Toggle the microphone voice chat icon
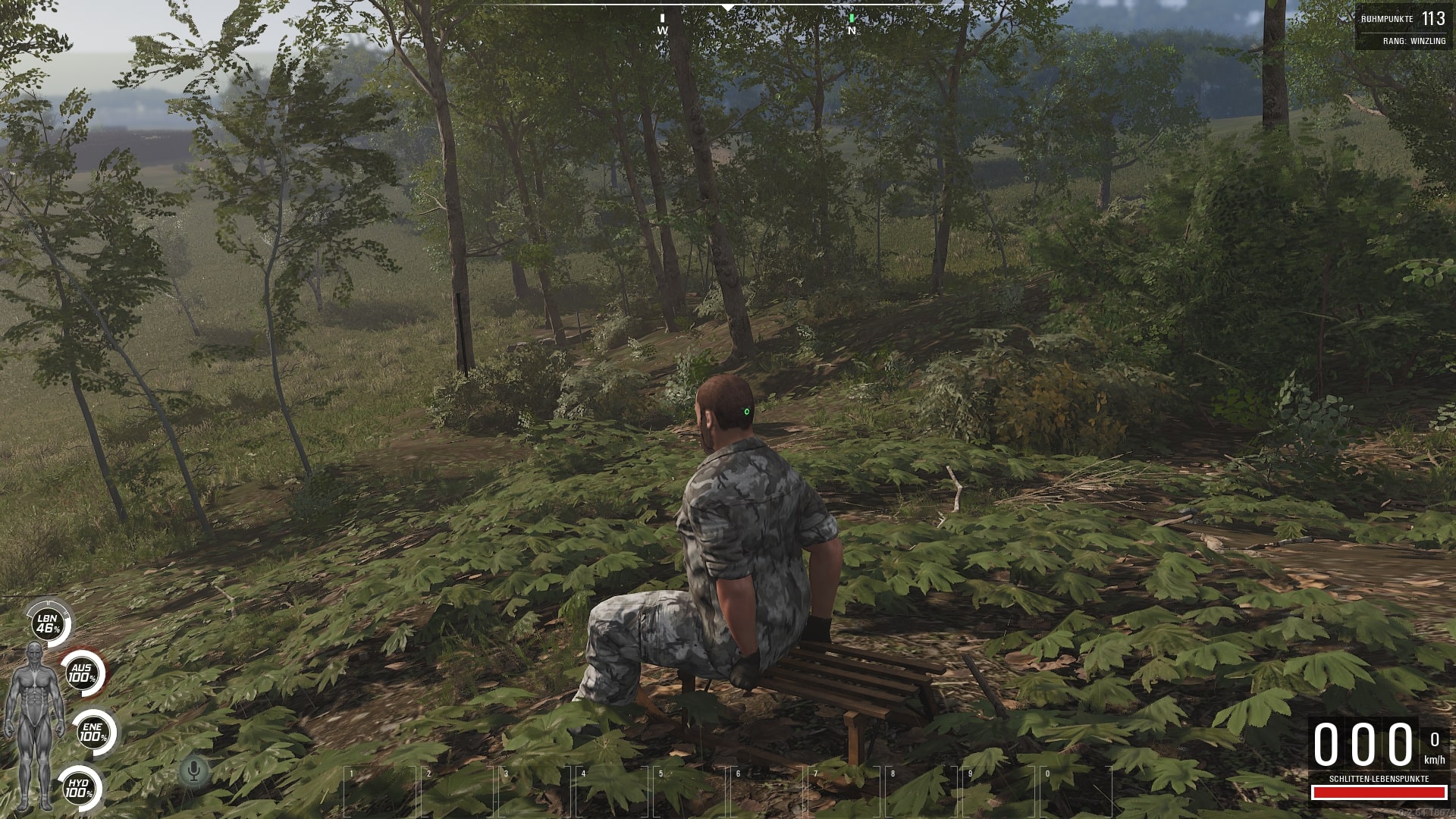The width and height of the screenshot is (1456, 819). pos(194,771)
